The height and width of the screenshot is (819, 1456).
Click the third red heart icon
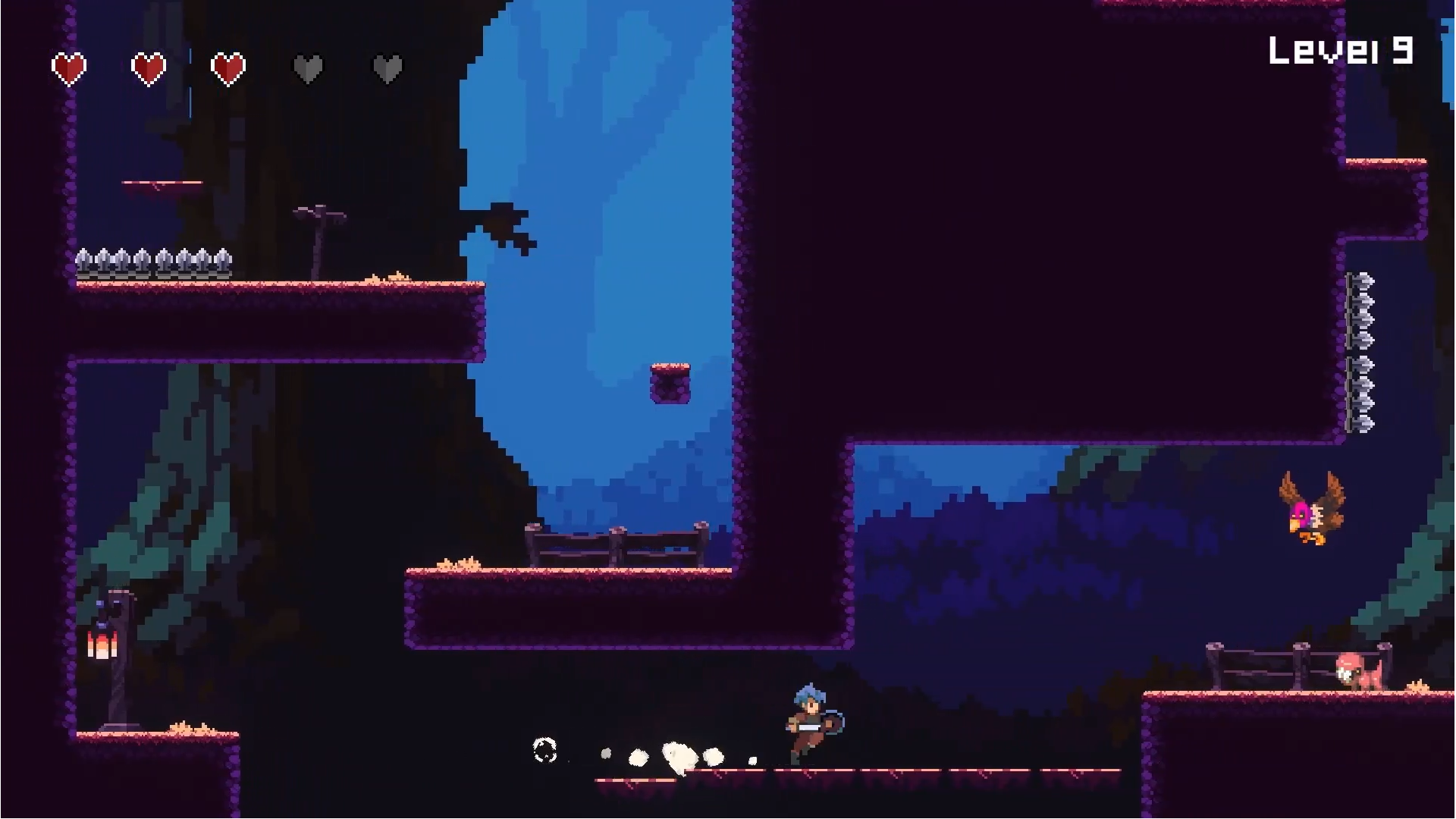point(228,68)
